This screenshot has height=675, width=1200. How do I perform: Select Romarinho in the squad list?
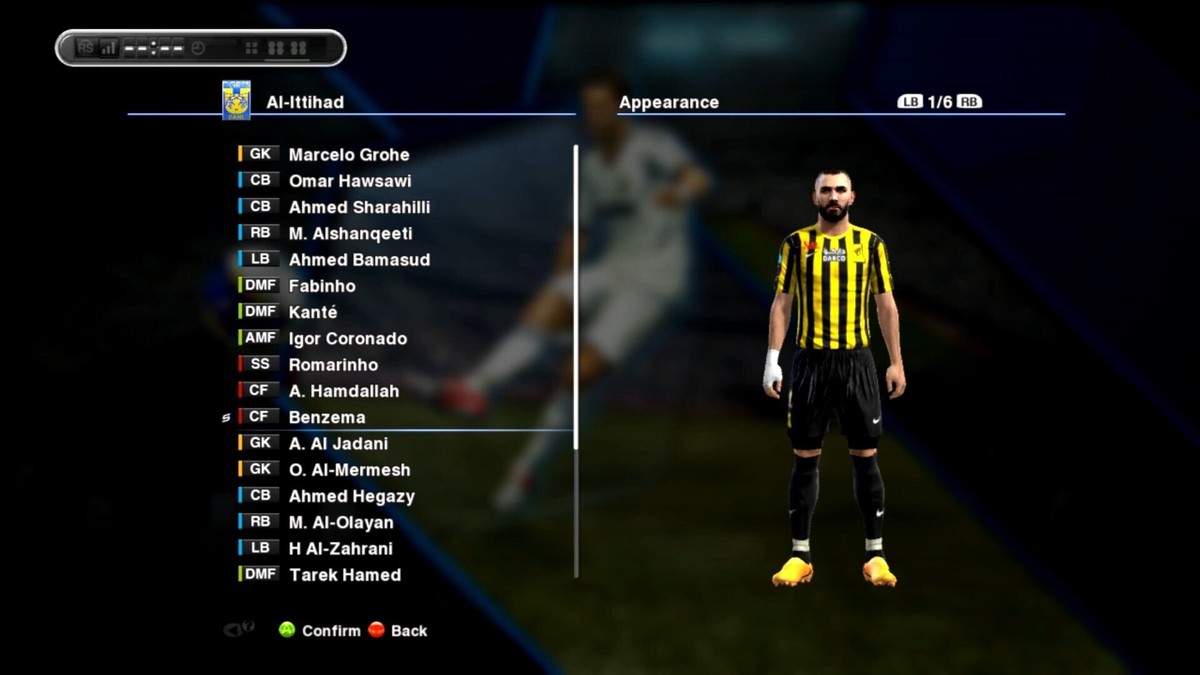click(x=333, y=365)
